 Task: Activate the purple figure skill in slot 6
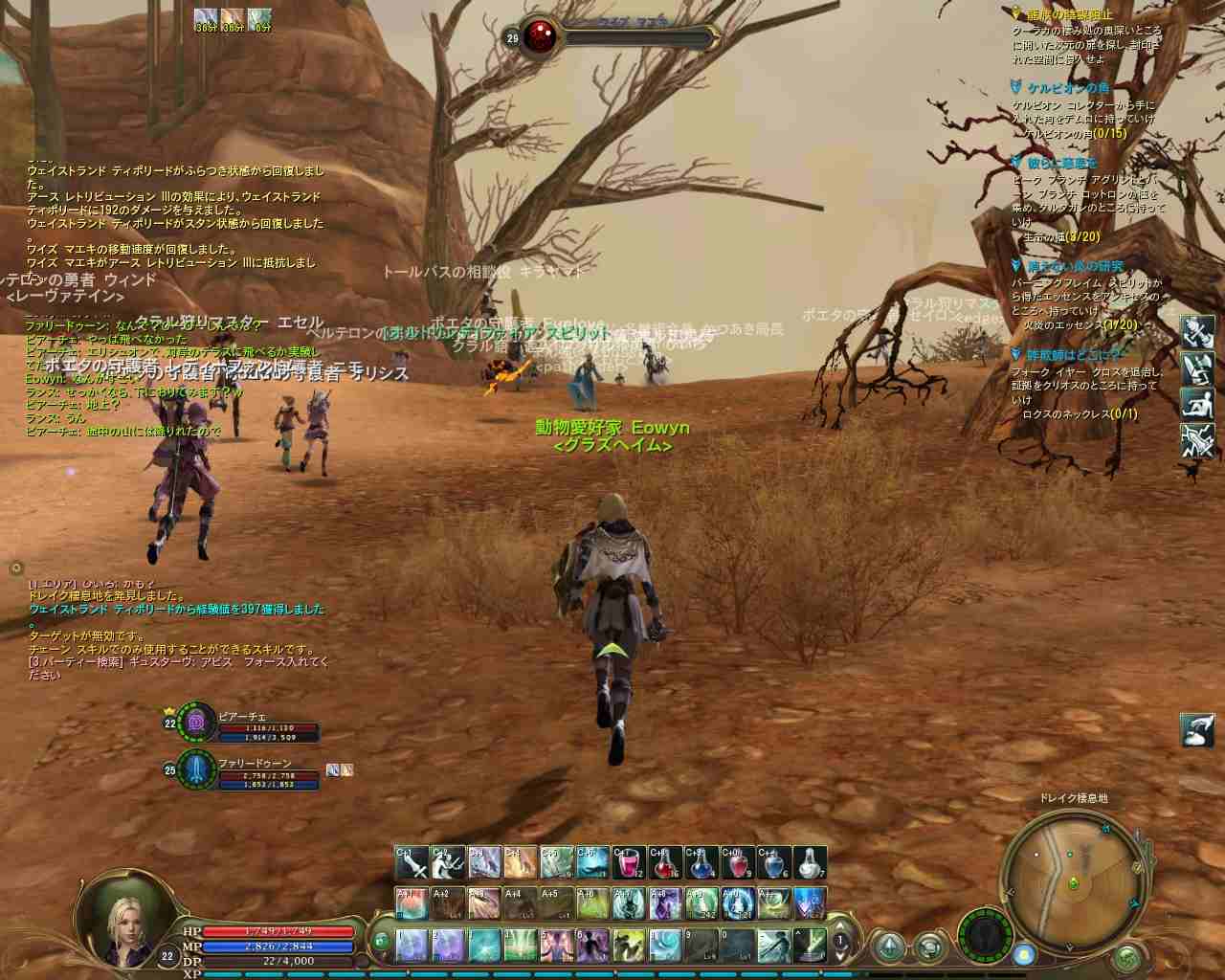click(x=593, y=945)
